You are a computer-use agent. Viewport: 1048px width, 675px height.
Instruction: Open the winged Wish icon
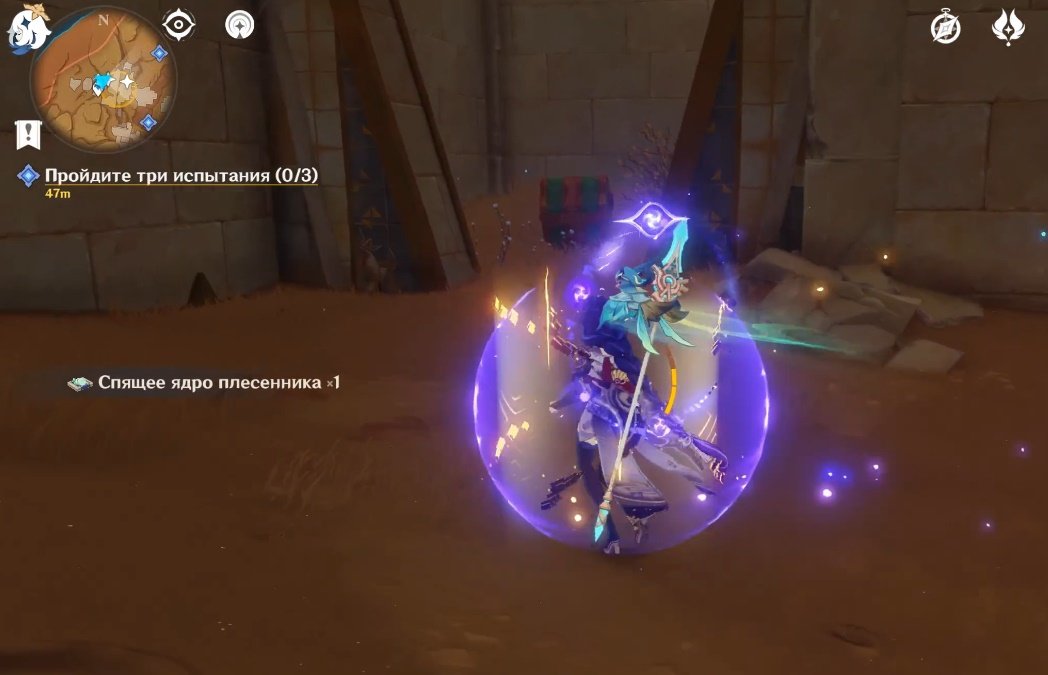tap(1007, 28)
